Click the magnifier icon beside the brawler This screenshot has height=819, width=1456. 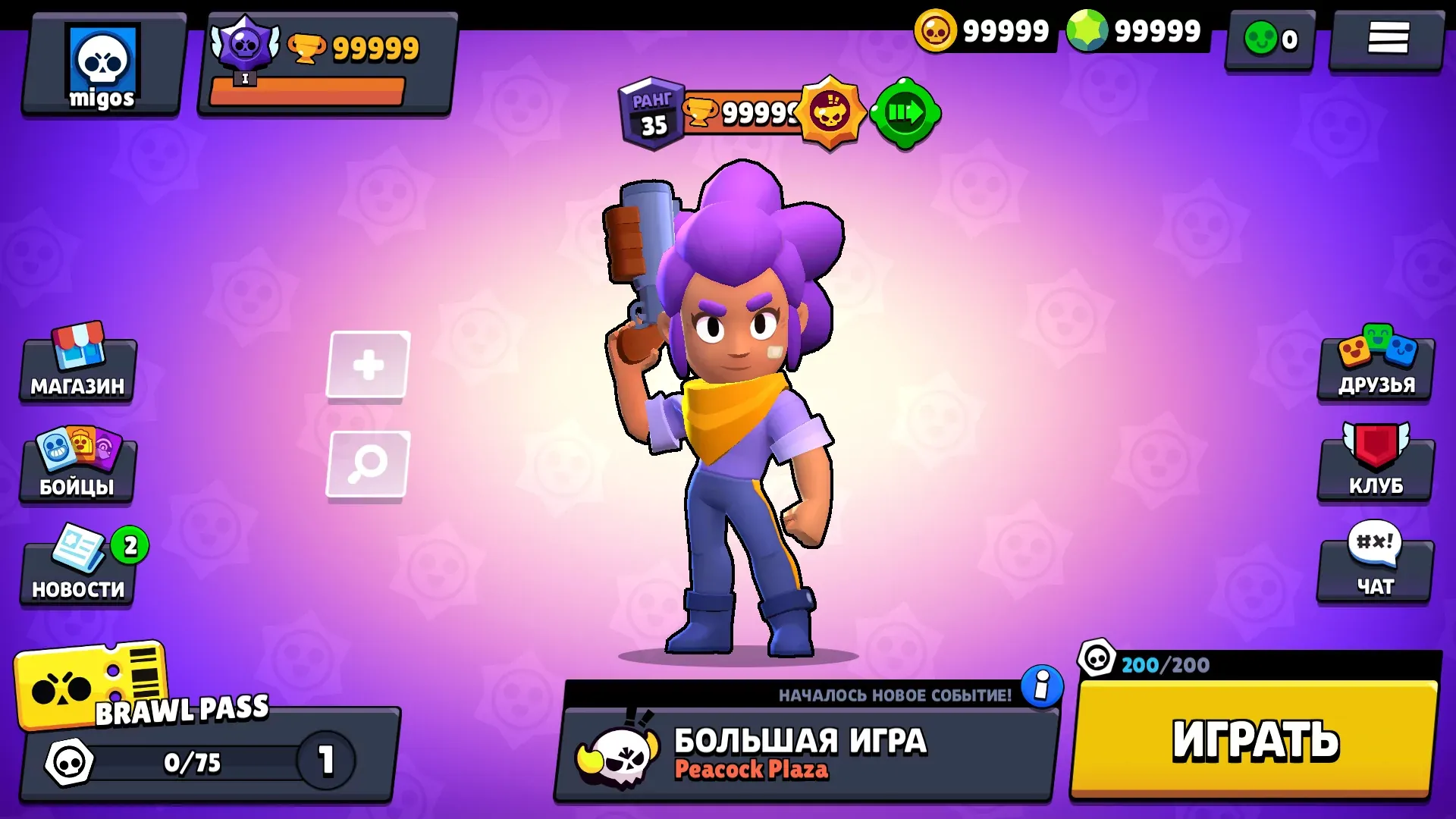click(x=369, y=464)
